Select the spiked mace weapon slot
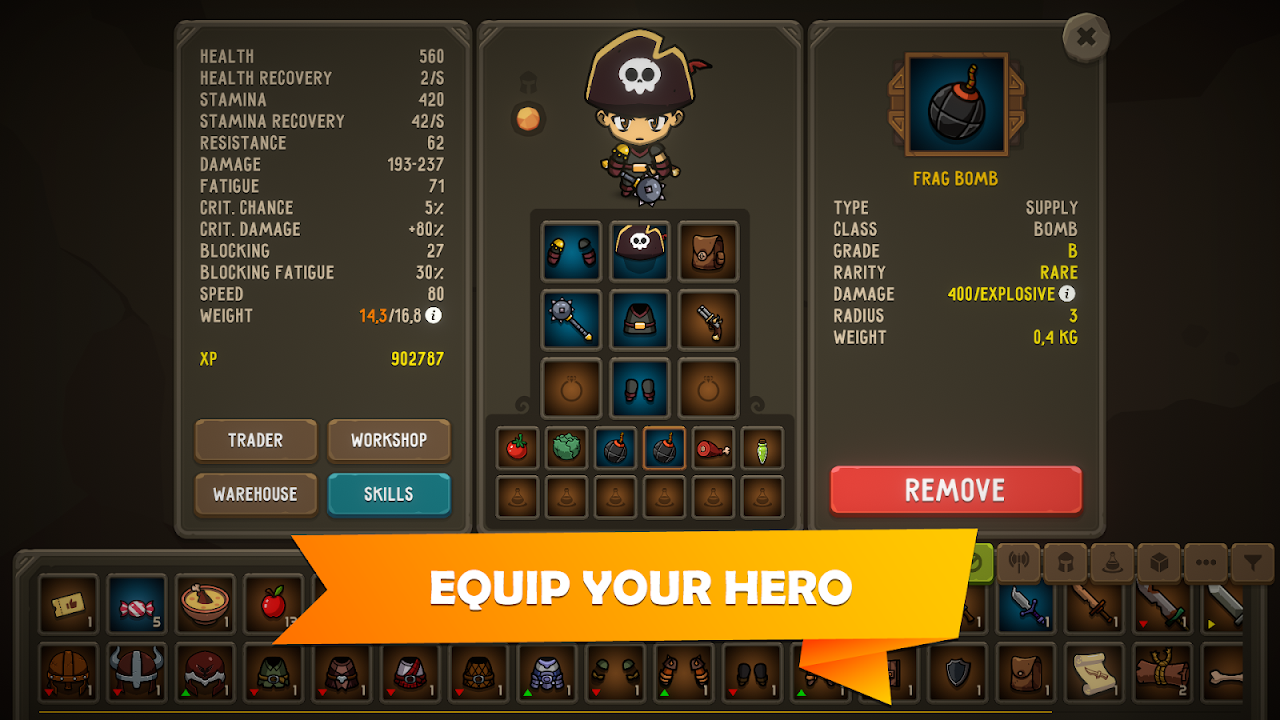The height and width of the screenshot is (720, 1280). tap(572, 319)
